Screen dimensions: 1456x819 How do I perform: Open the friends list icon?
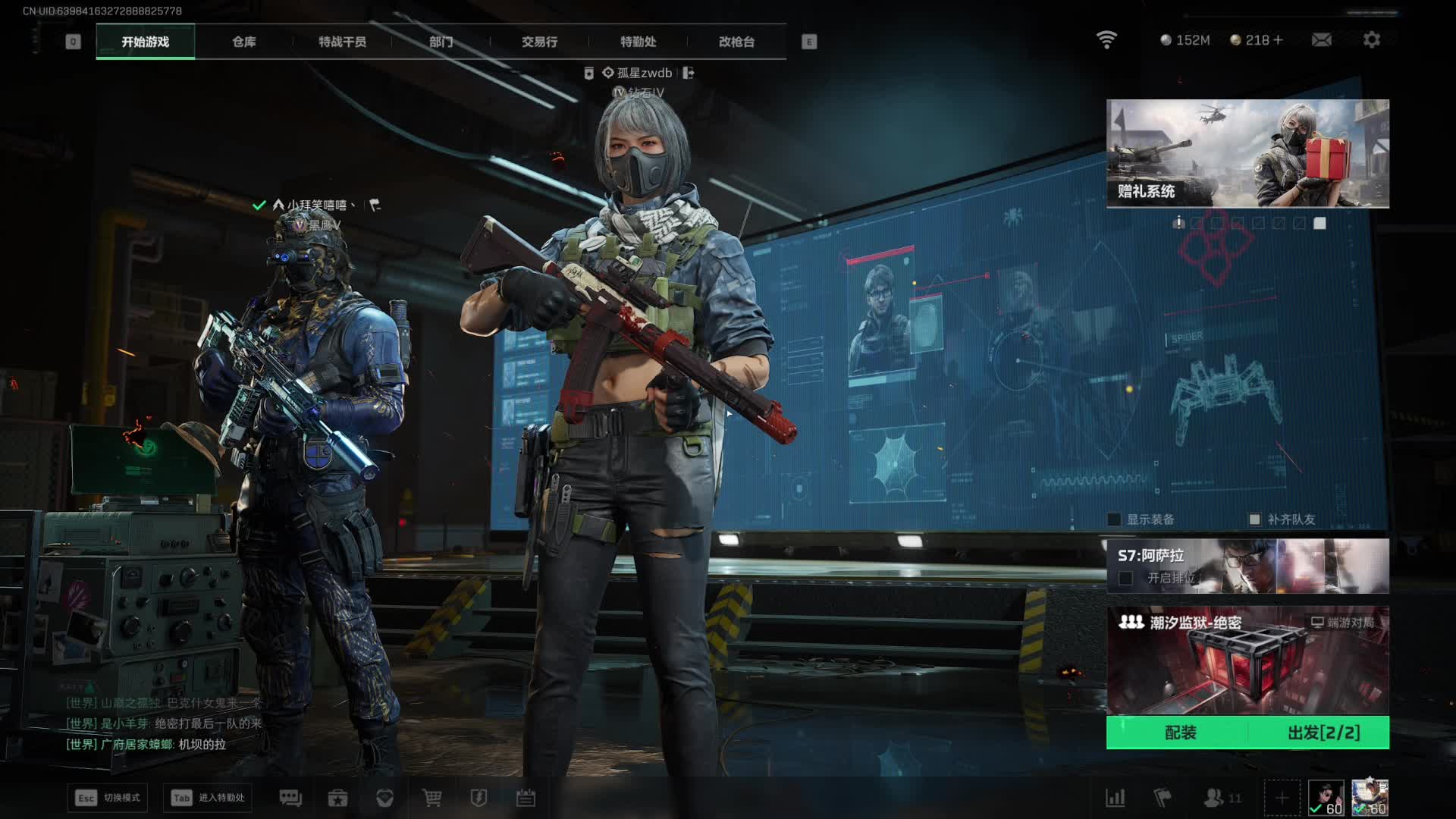pyautogui.click(x=1214, y=798)
